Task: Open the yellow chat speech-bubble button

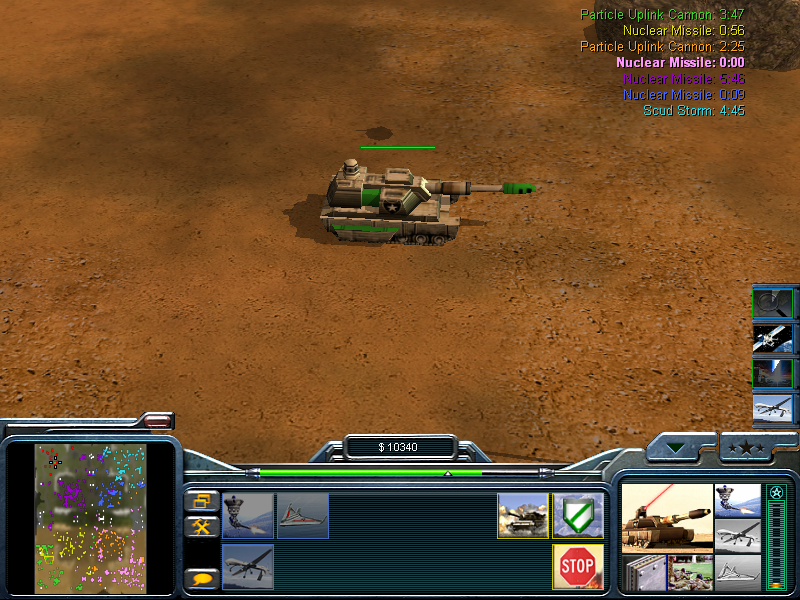Action: [x=202, y=578]
